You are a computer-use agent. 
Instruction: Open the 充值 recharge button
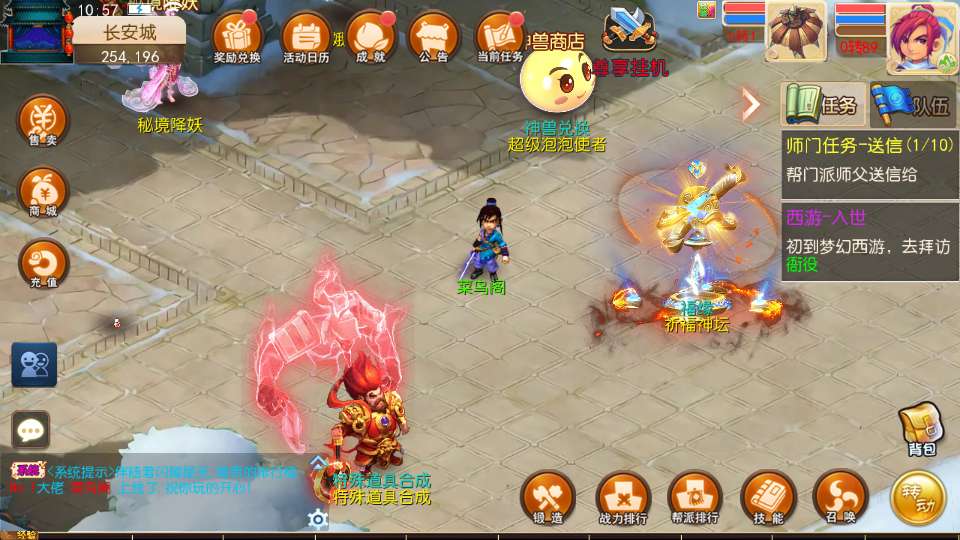(x=43, y=264)
